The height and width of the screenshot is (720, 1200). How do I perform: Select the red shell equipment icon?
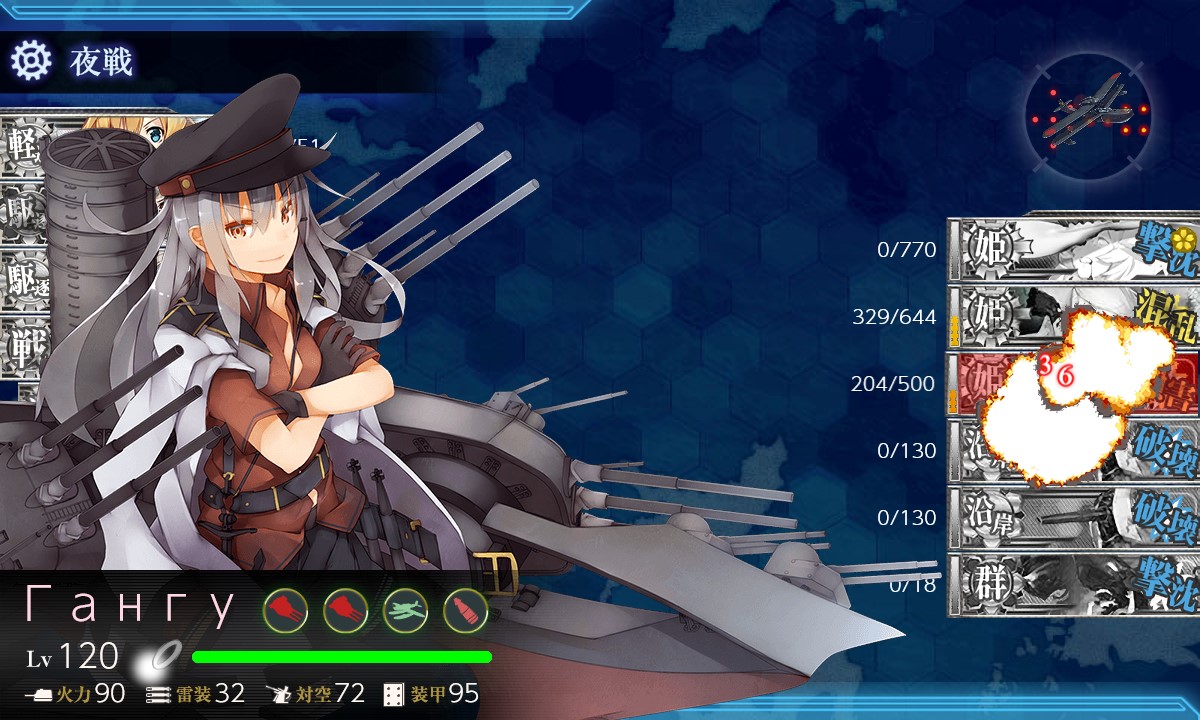click(x=465, y=610)
